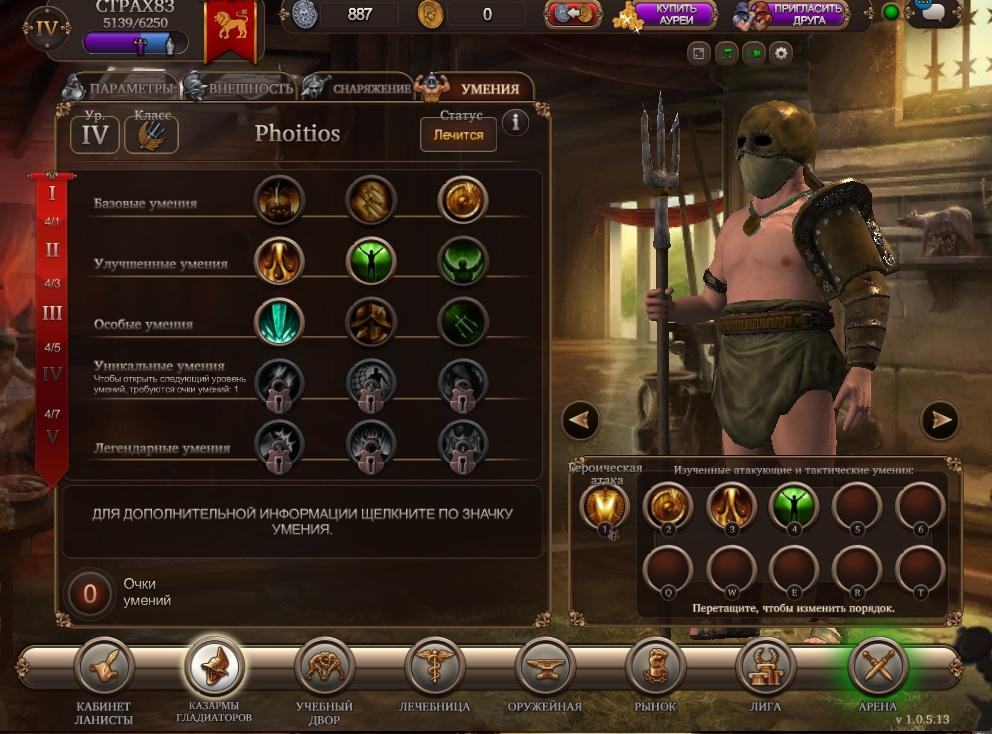Go to Кабинет ланисты
The height and width of the screenshot is (734, 992).
(x=104, y=669)
